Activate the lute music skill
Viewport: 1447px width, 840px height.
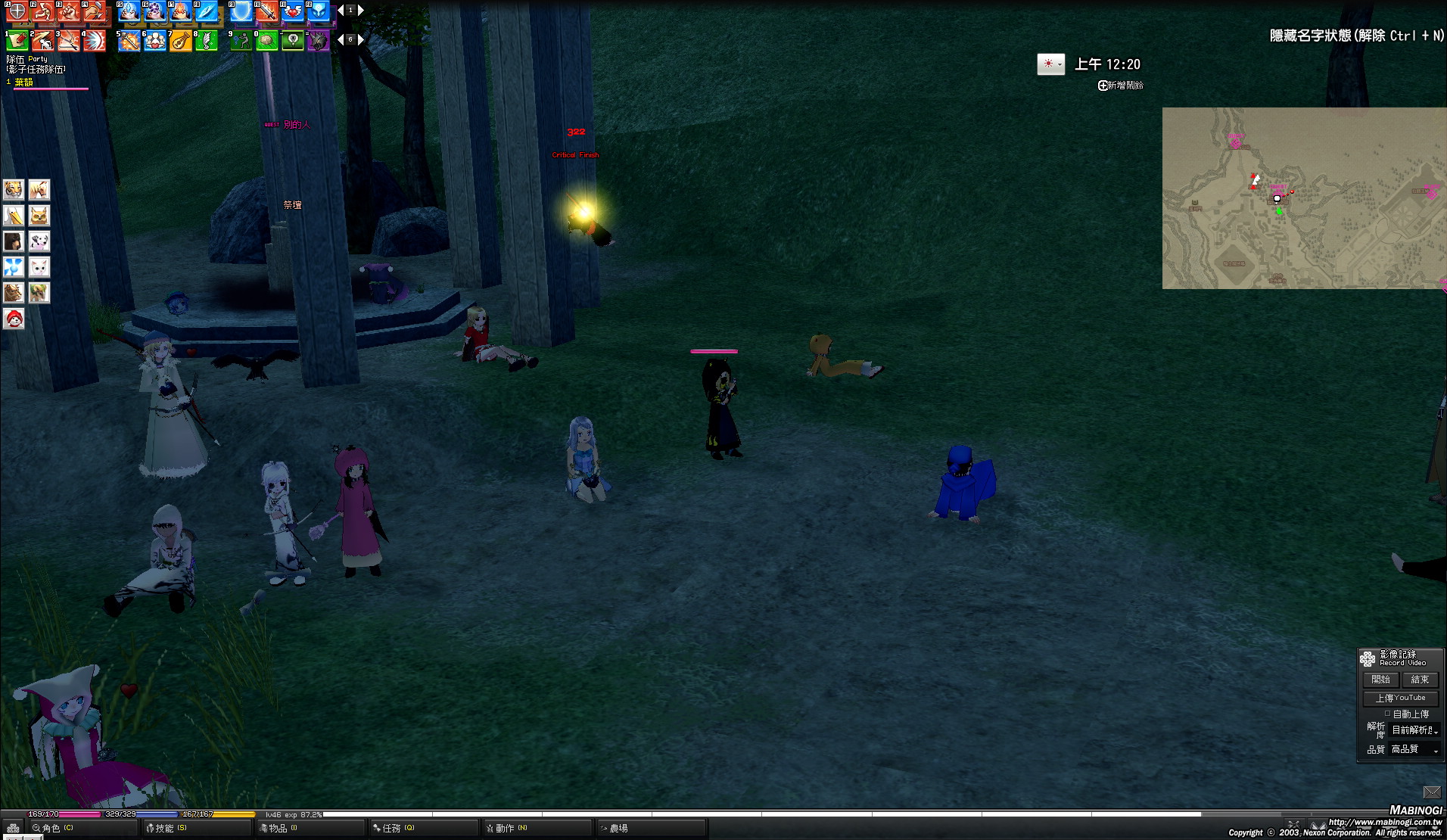[x=180, y=41]
